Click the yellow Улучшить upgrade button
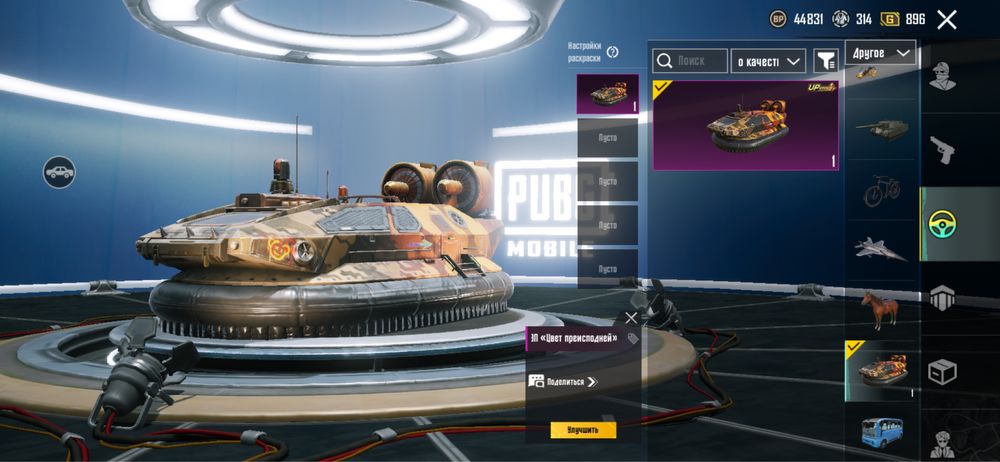Image resolution: width=1000 pixels, height=462 pixels. (583, 430)
